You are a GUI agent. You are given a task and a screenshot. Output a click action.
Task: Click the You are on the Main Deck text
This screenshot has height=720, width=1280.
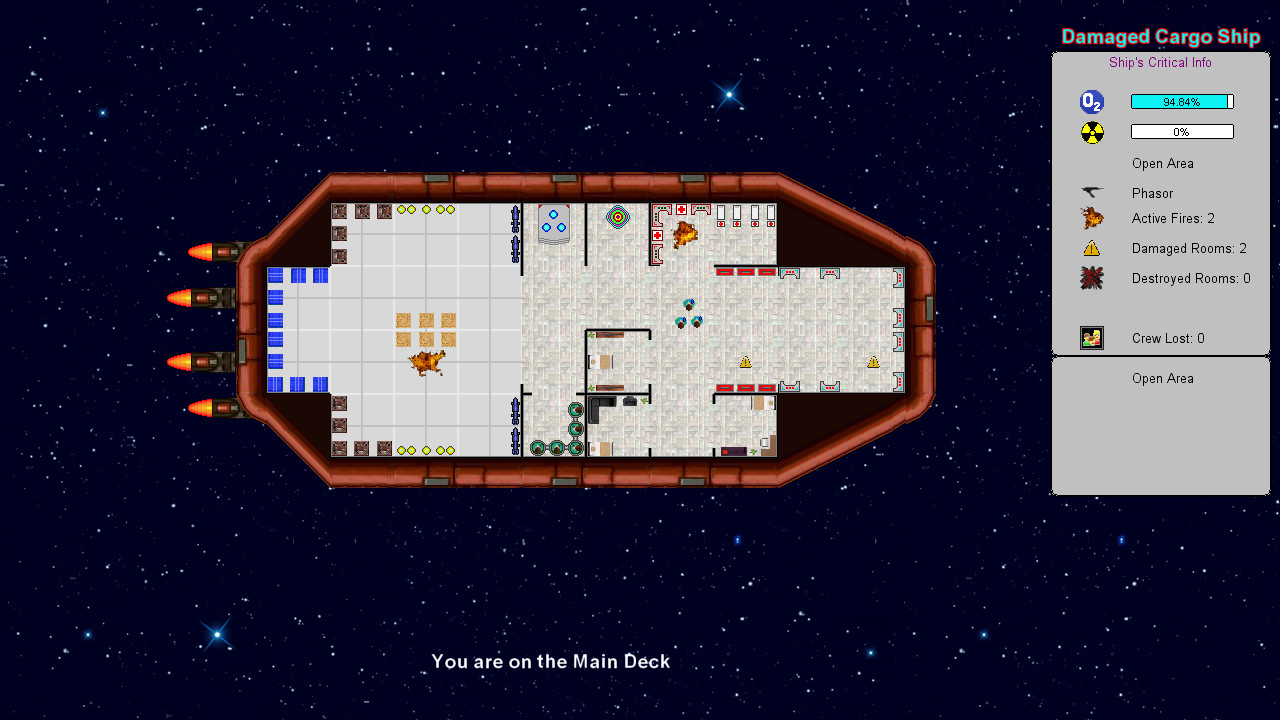pos(550,661)
